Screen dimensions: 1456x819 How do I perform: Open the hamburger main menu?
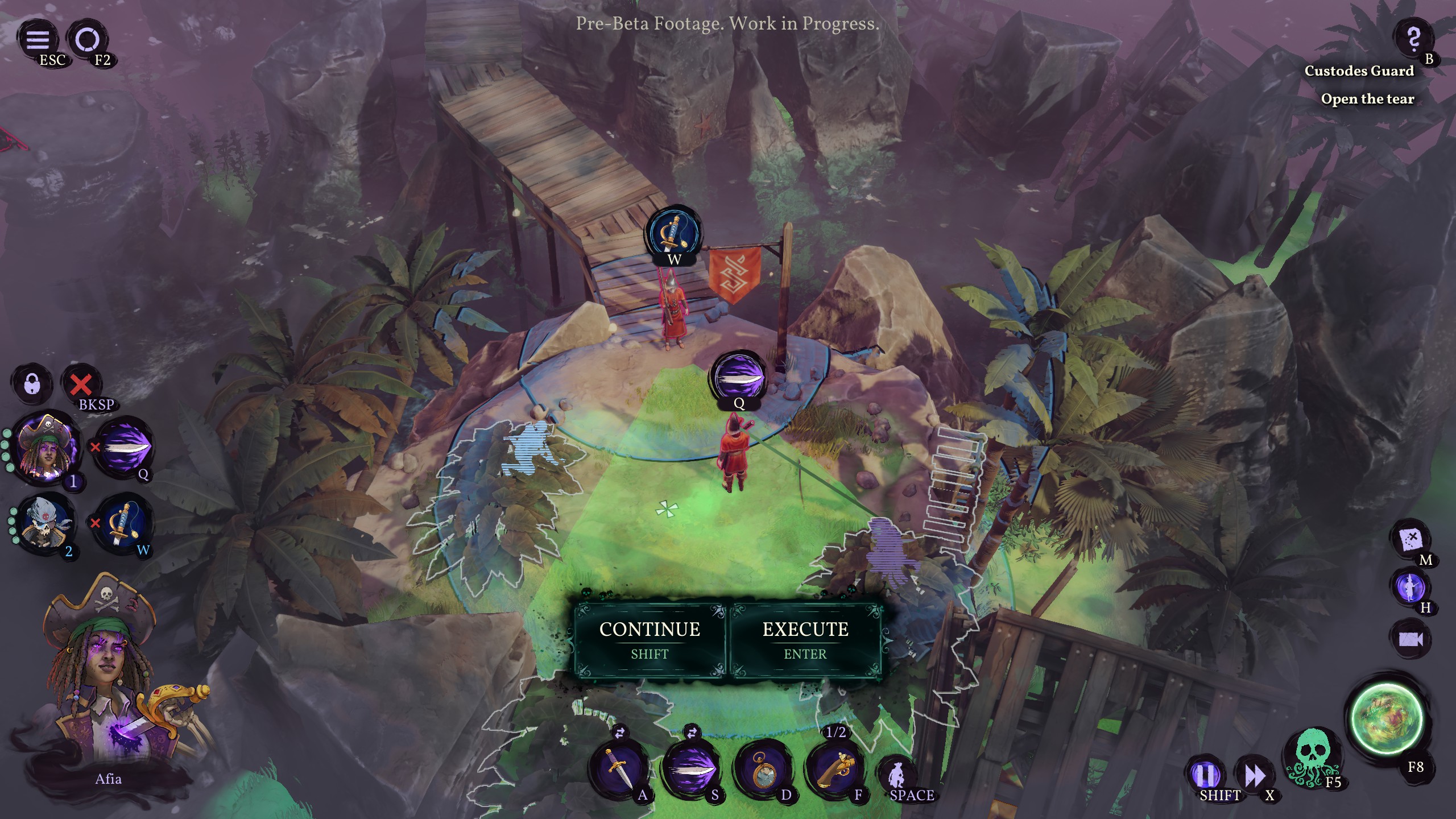38,39
